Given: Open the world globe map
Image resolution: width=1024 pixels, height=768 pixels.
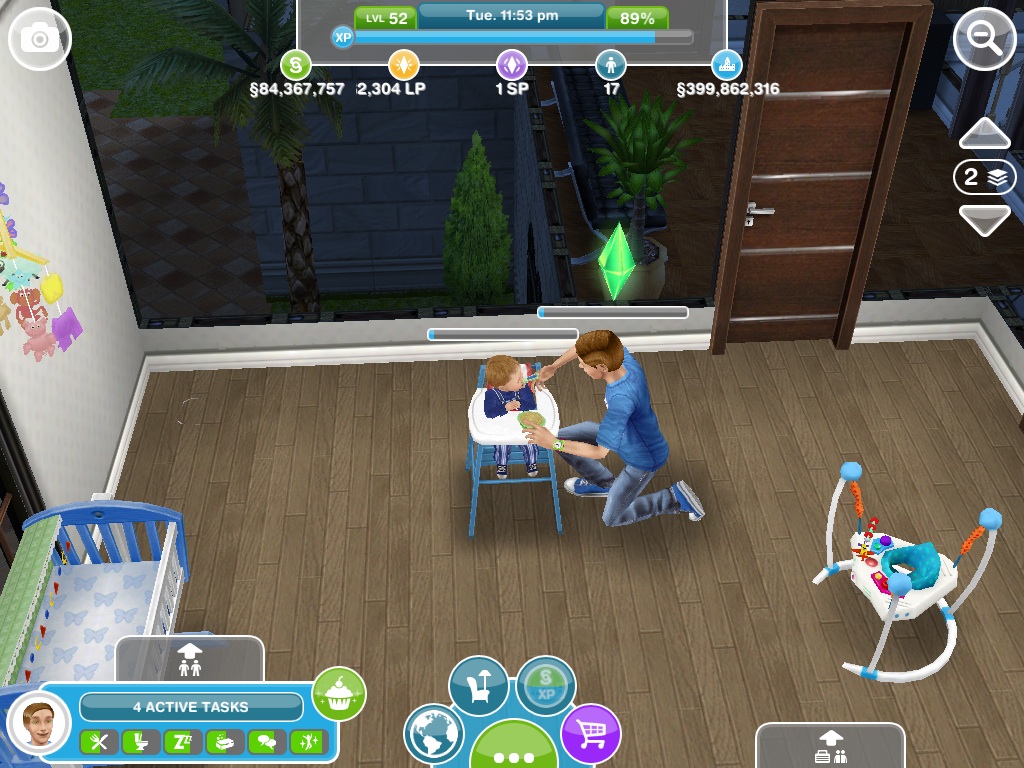Looking at the screenshot, I should pos(432,734).
